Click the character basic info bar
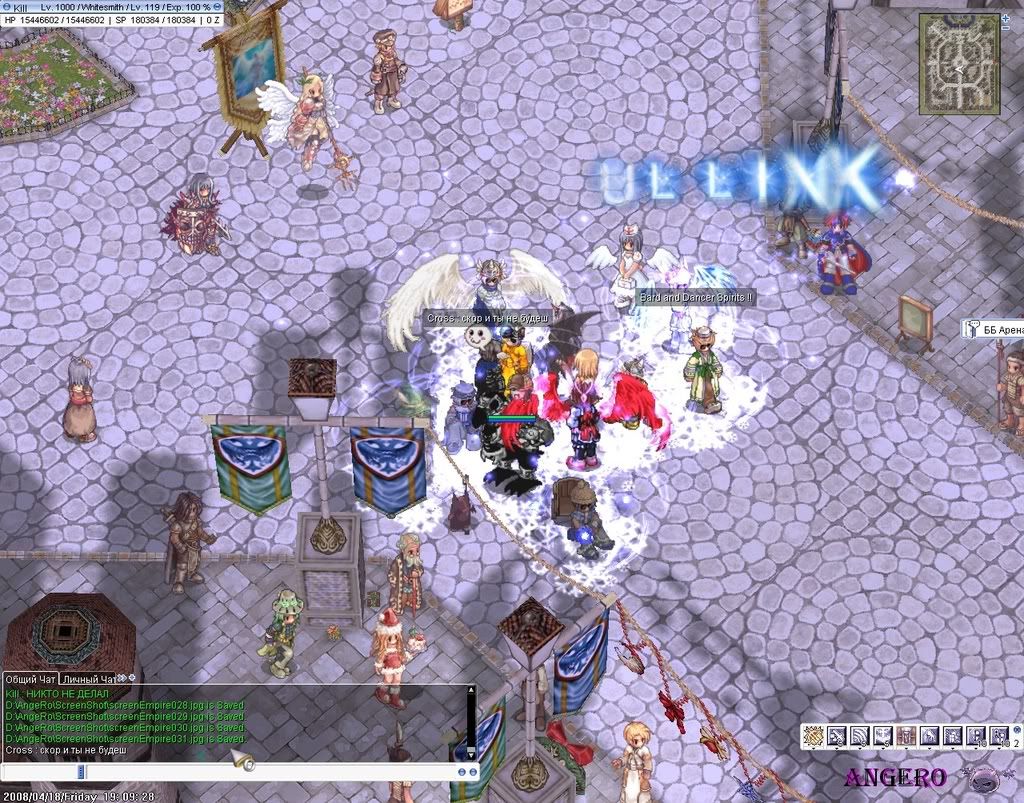This screenshot has width=1024, height=803. coord(114,13)
